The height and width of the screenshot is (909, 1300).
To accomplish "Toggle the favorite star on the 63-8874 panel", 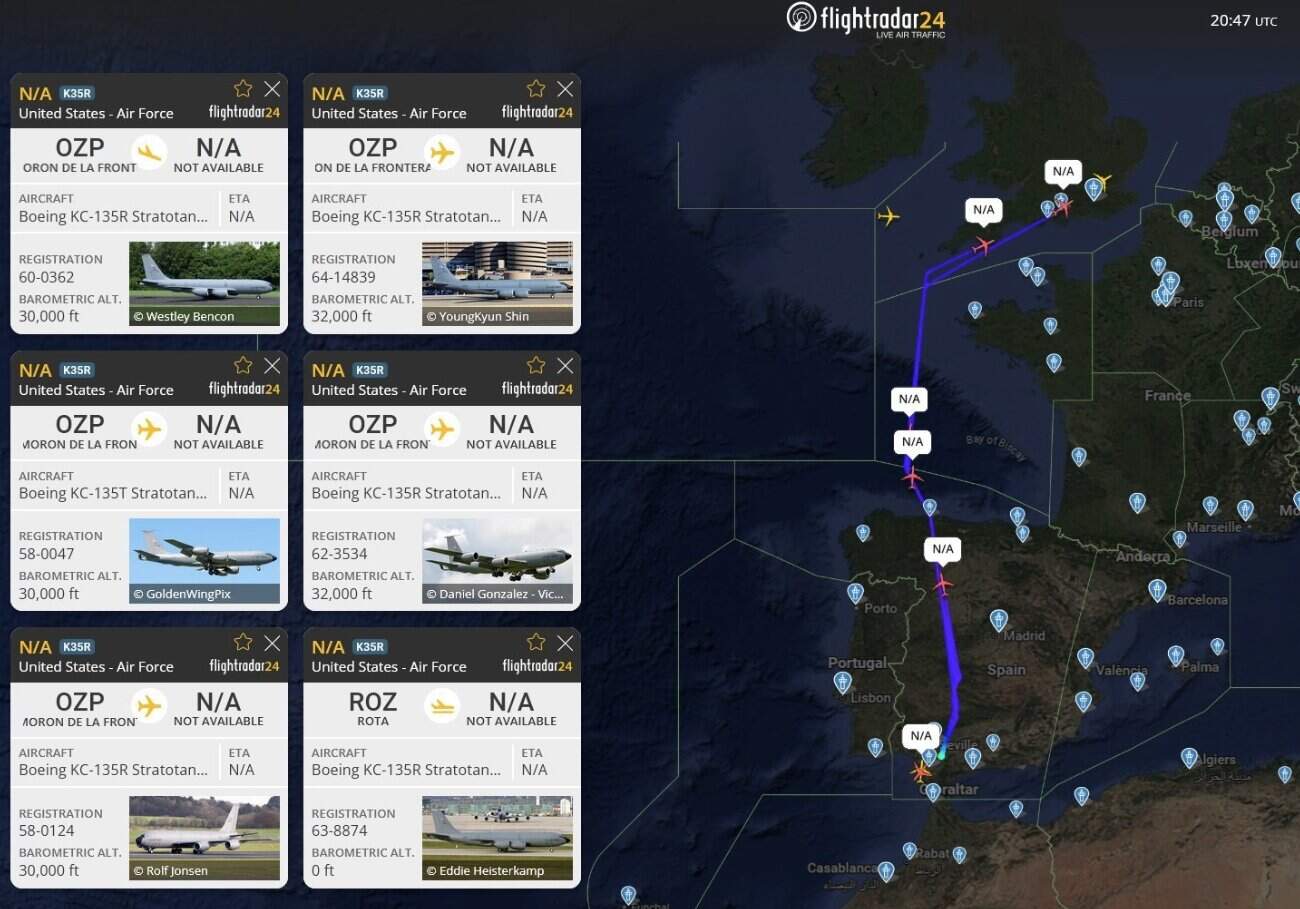I will 535,641.
